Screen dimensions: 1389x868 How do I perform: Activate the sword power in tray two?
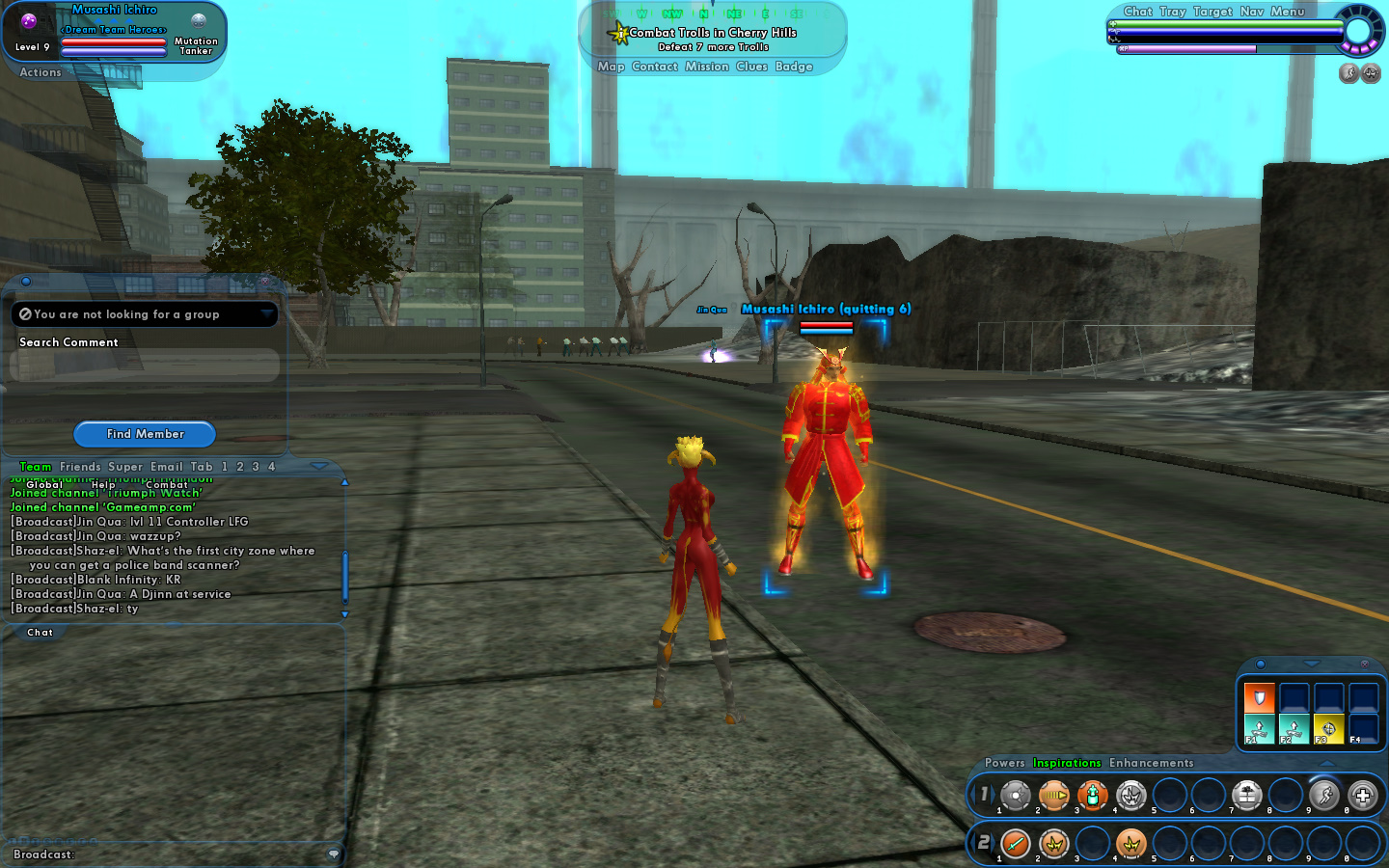1015,844
